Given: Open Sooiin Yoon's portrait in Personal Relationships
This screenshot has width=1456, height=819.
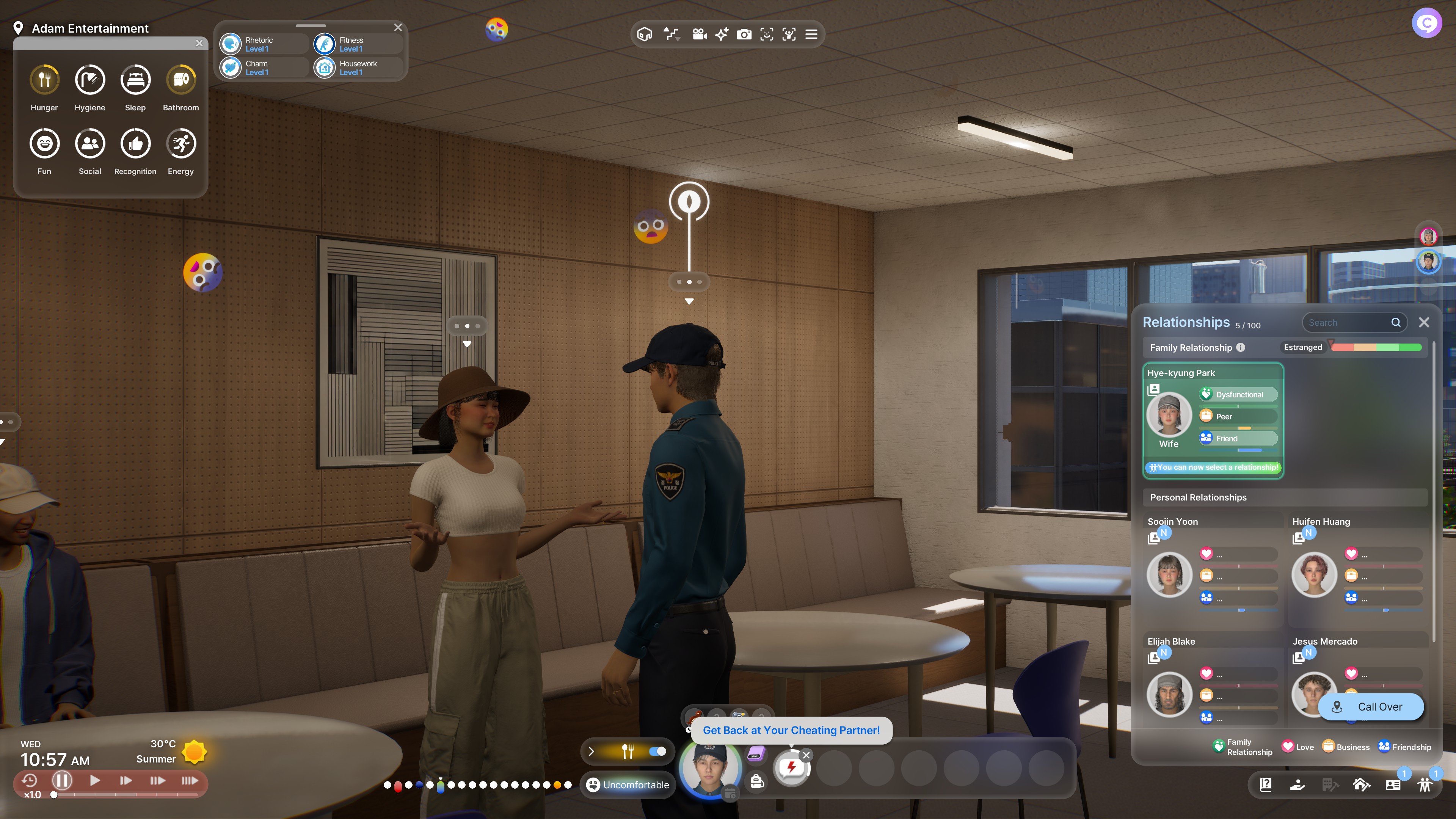Looking at the screenshot, I should click(x=1168, y=575).
